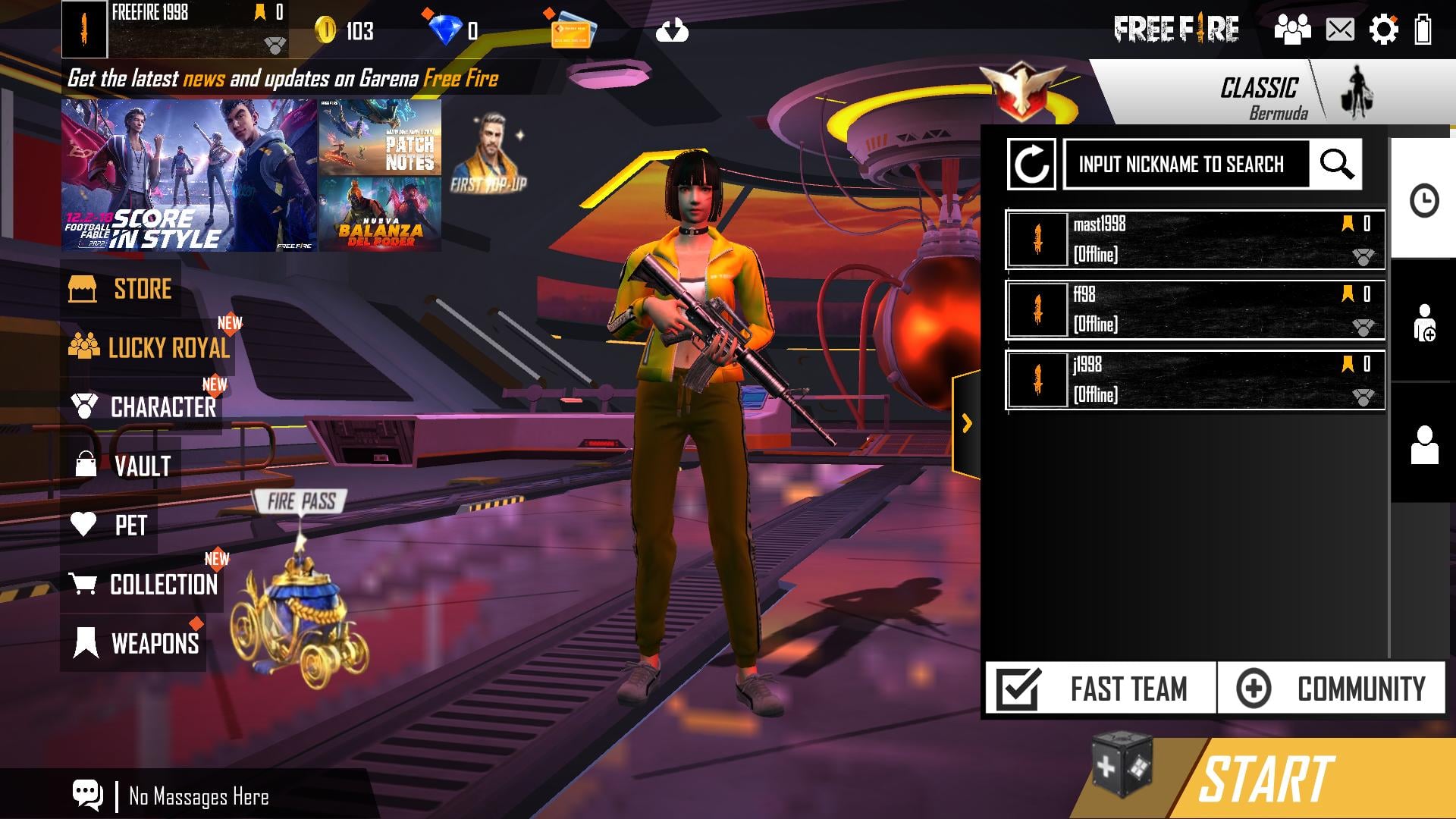1456x819 pixels.
Task: Open the mail envelope icon
Action: point(1340,30)
